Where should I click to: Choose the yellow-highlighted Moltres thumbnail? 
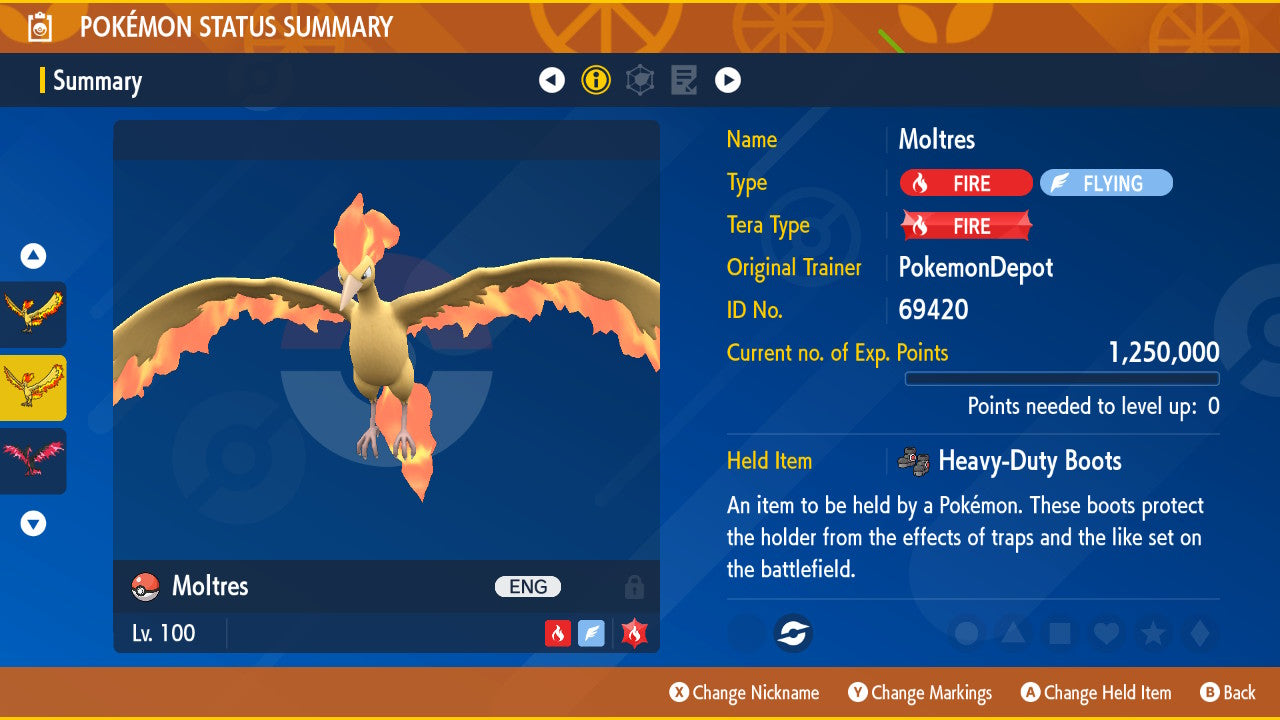tap(33, 388)
